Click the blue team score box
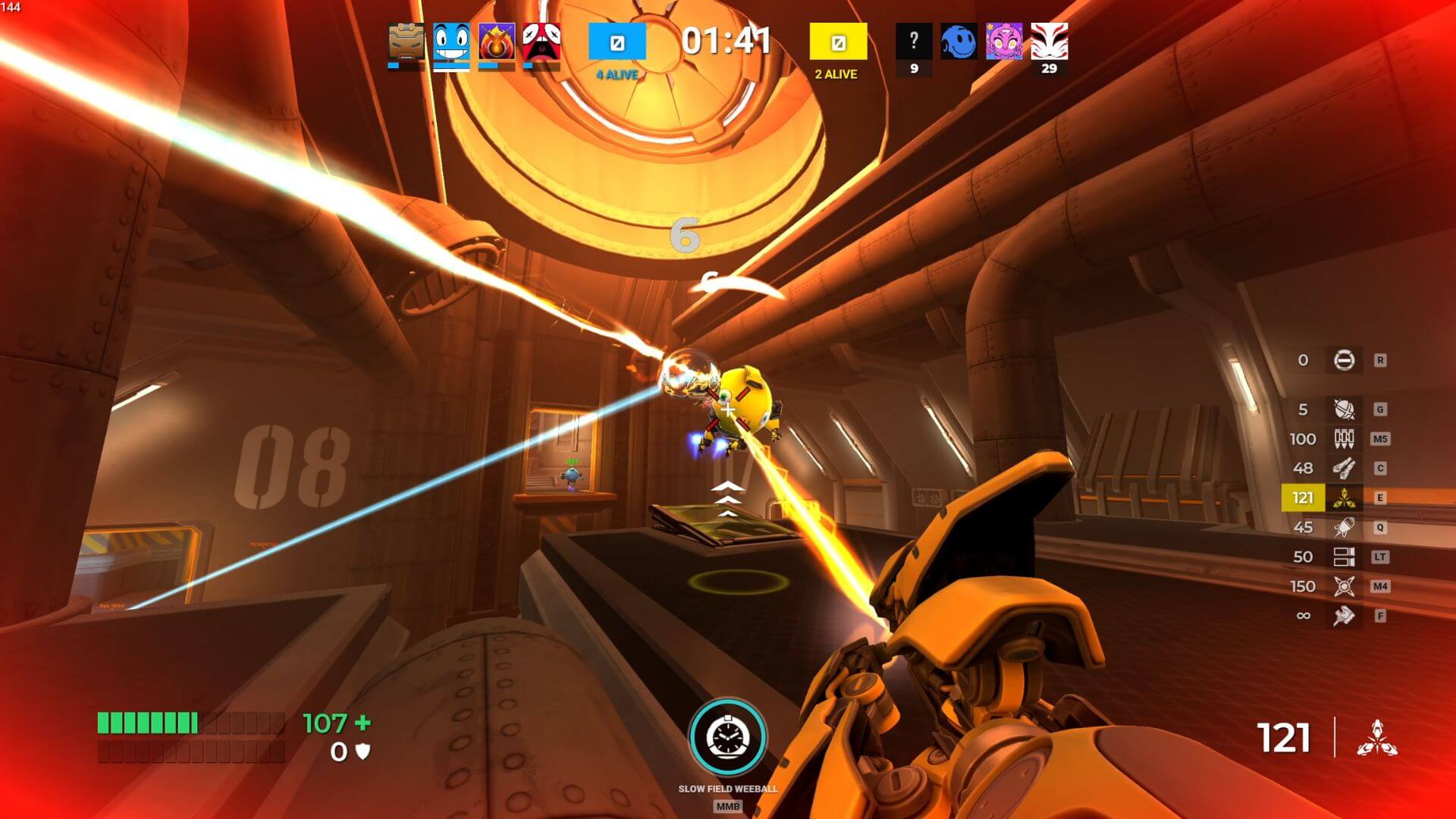 click(617, 42)
